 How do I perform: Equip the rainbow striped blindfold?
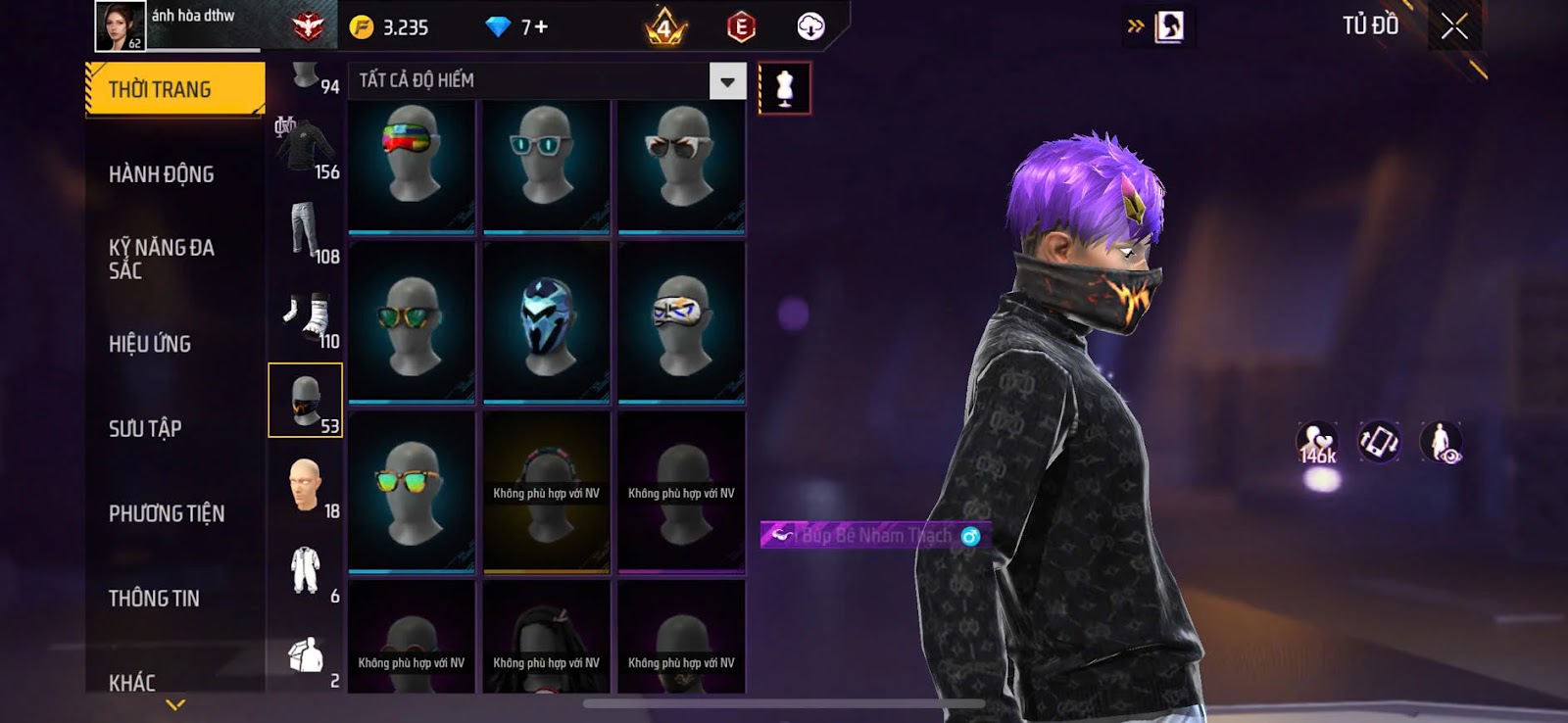coord(412,167)
